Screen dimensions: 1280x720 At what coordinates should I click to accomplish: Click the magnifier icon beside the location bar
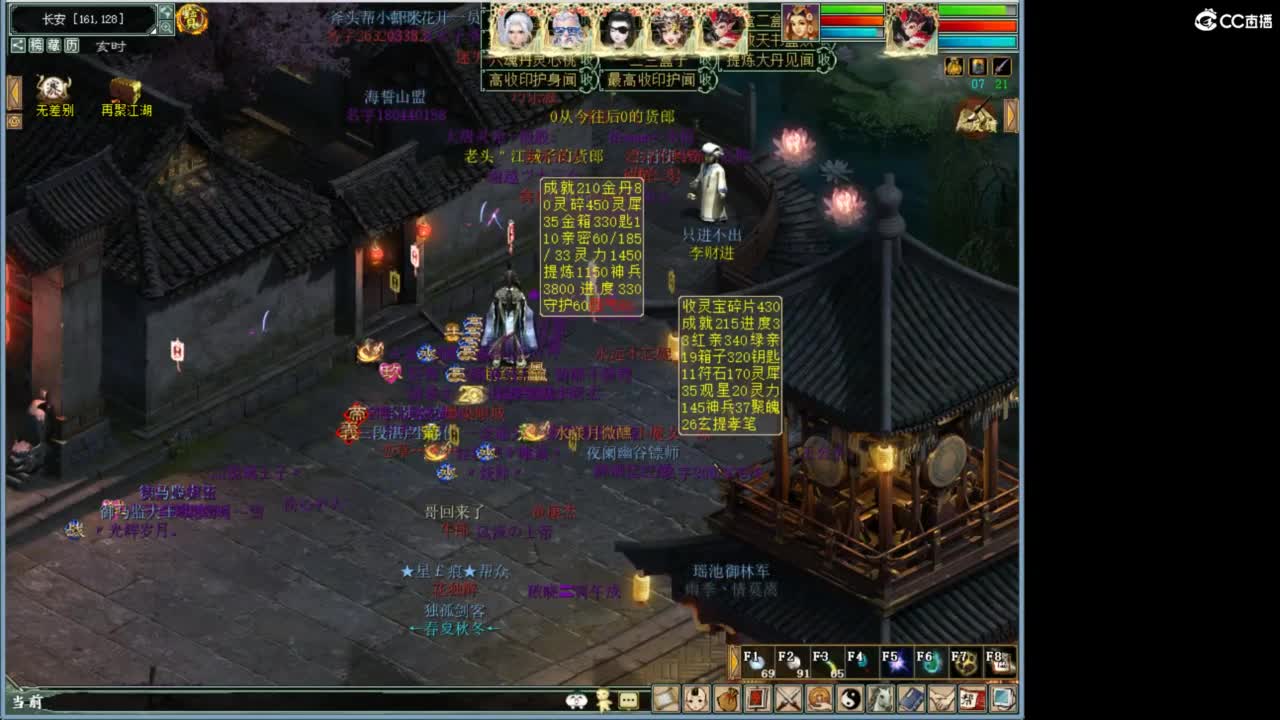(165, 26)
